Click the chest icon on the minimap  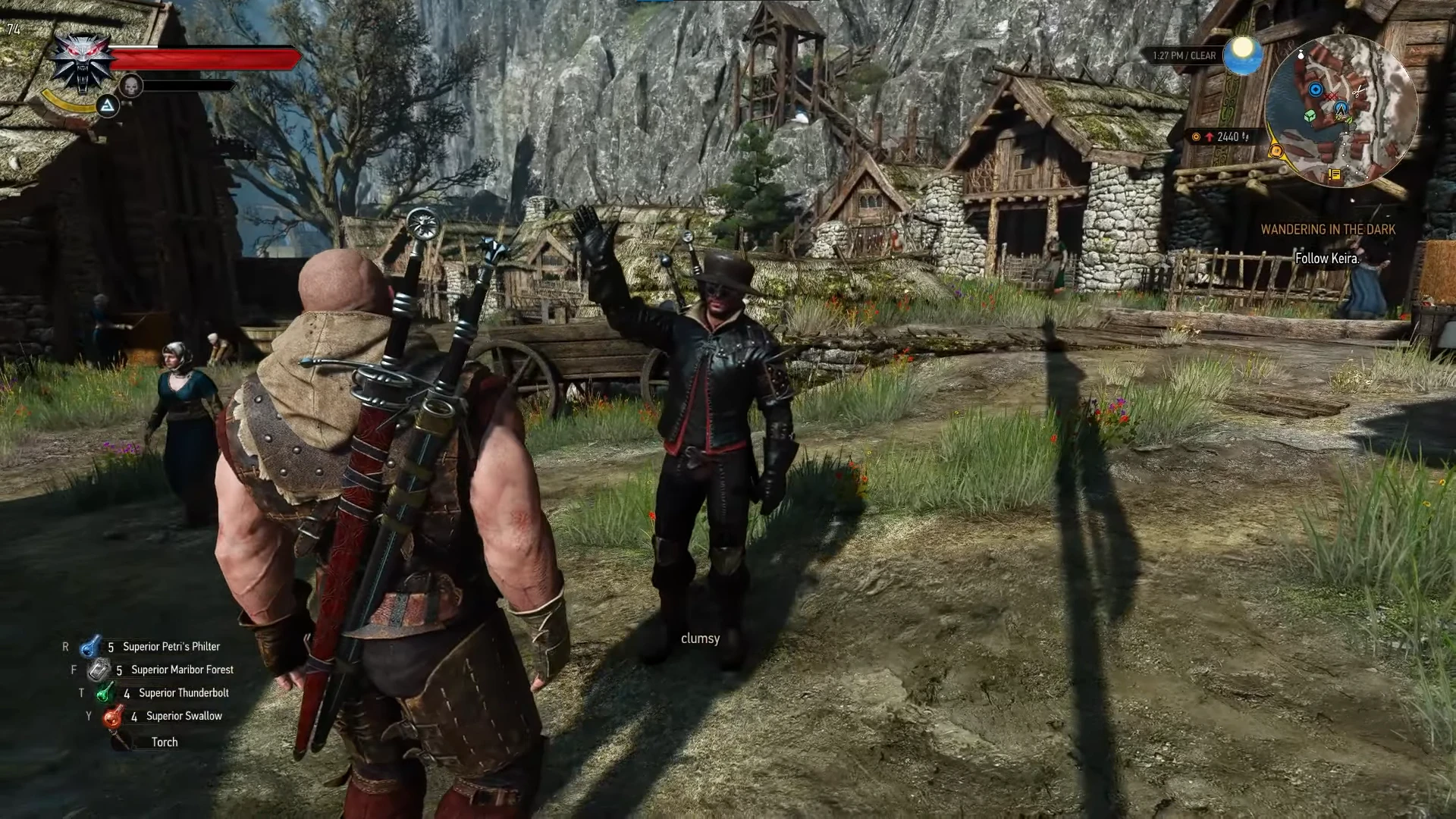click(1310, 116)
